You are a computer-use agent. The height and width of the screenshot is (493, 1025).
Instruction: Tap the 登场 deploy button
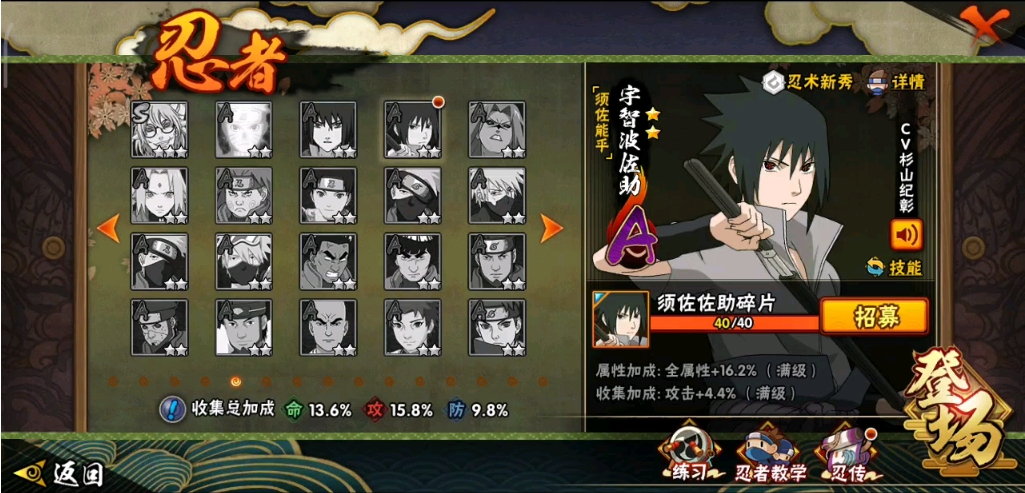coord(955,421)
